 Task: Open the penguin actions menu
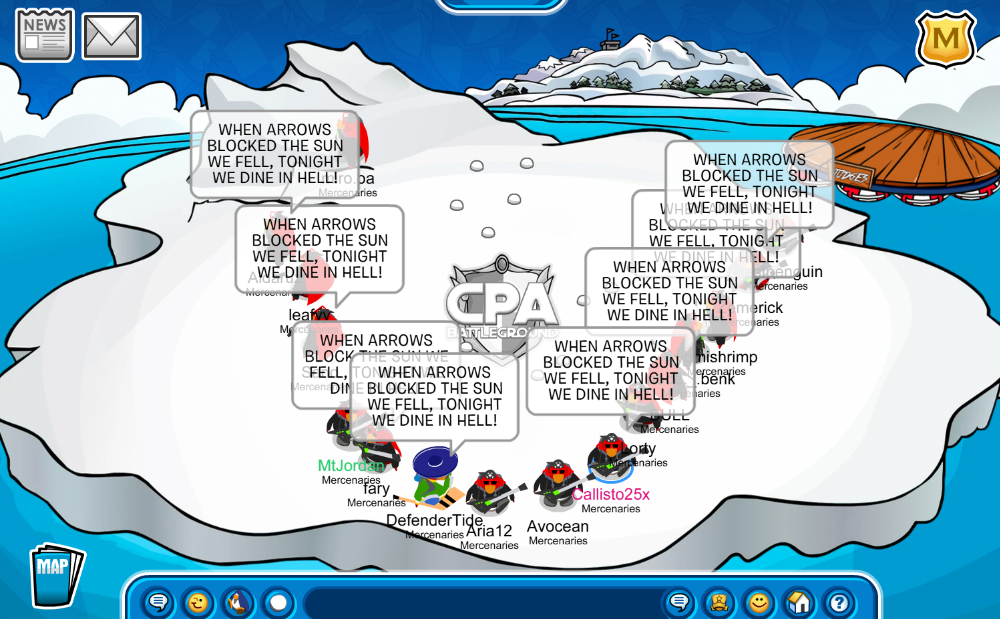tap(238, 602)
